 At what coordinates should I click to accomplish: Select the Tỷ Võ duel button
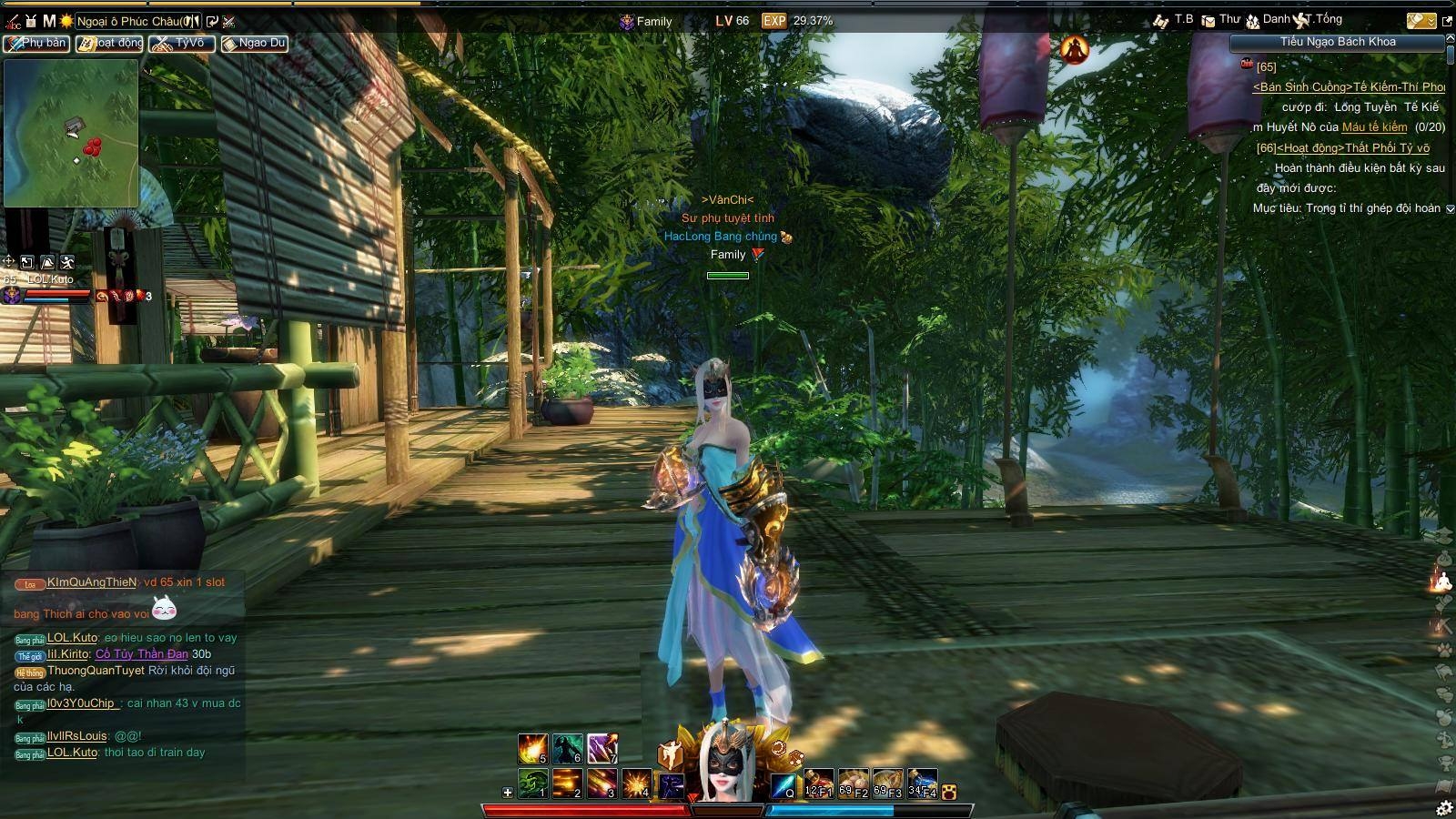click(182, 43)
